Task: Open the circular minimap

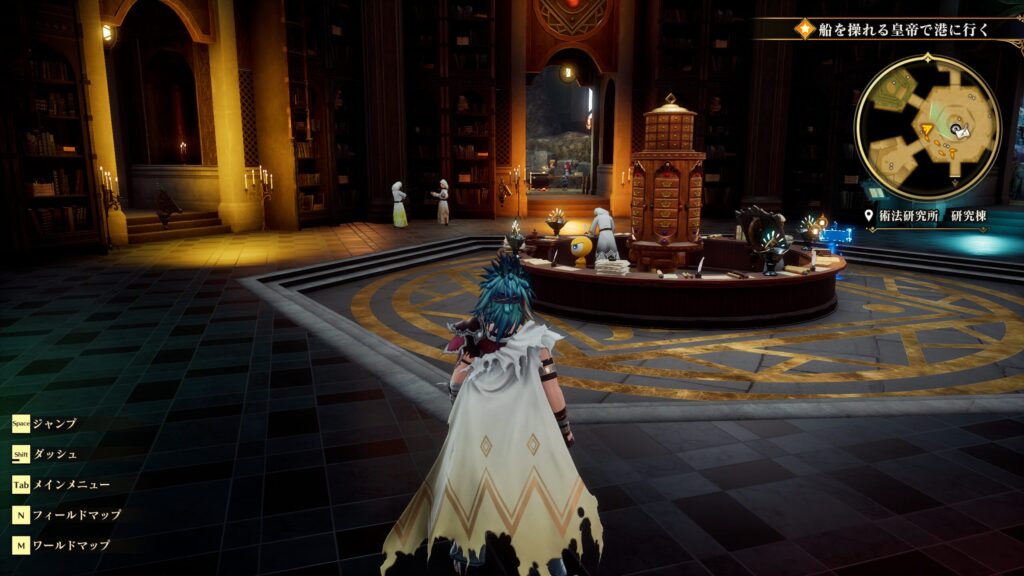Action: [927, 128]
